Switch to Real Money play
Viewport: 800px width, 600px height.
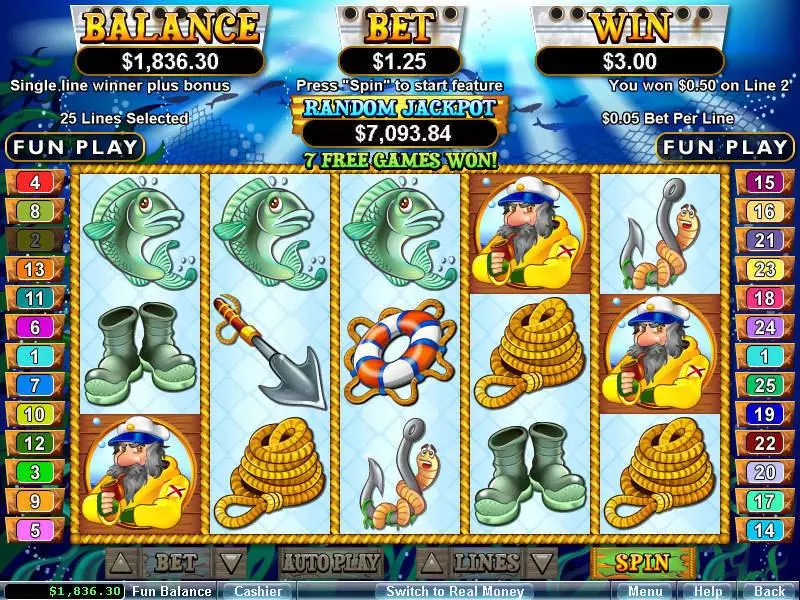click(x=454, y=591)
